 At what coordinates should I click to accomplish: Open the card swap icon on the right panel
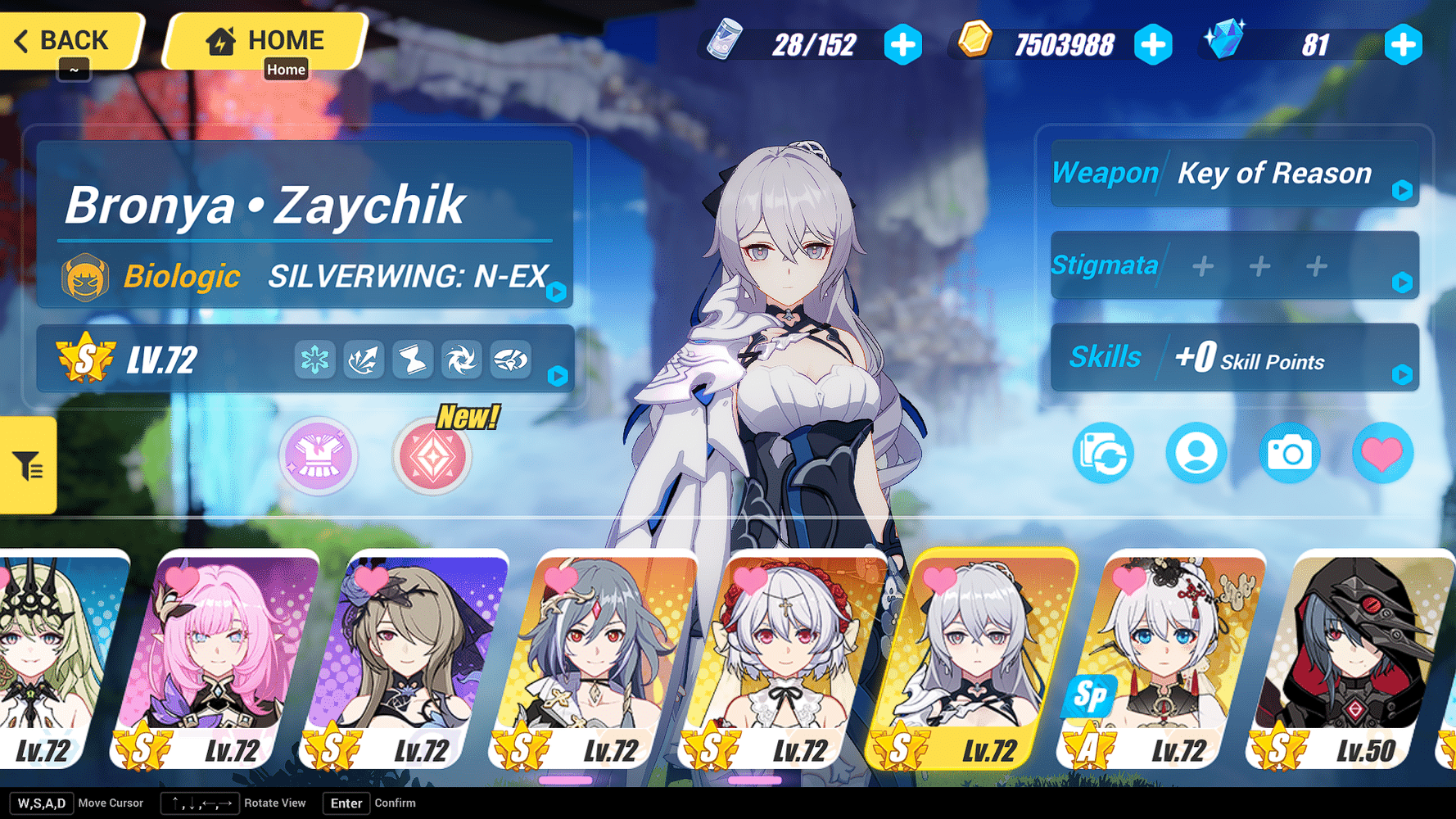click(x=1103, y=453)
